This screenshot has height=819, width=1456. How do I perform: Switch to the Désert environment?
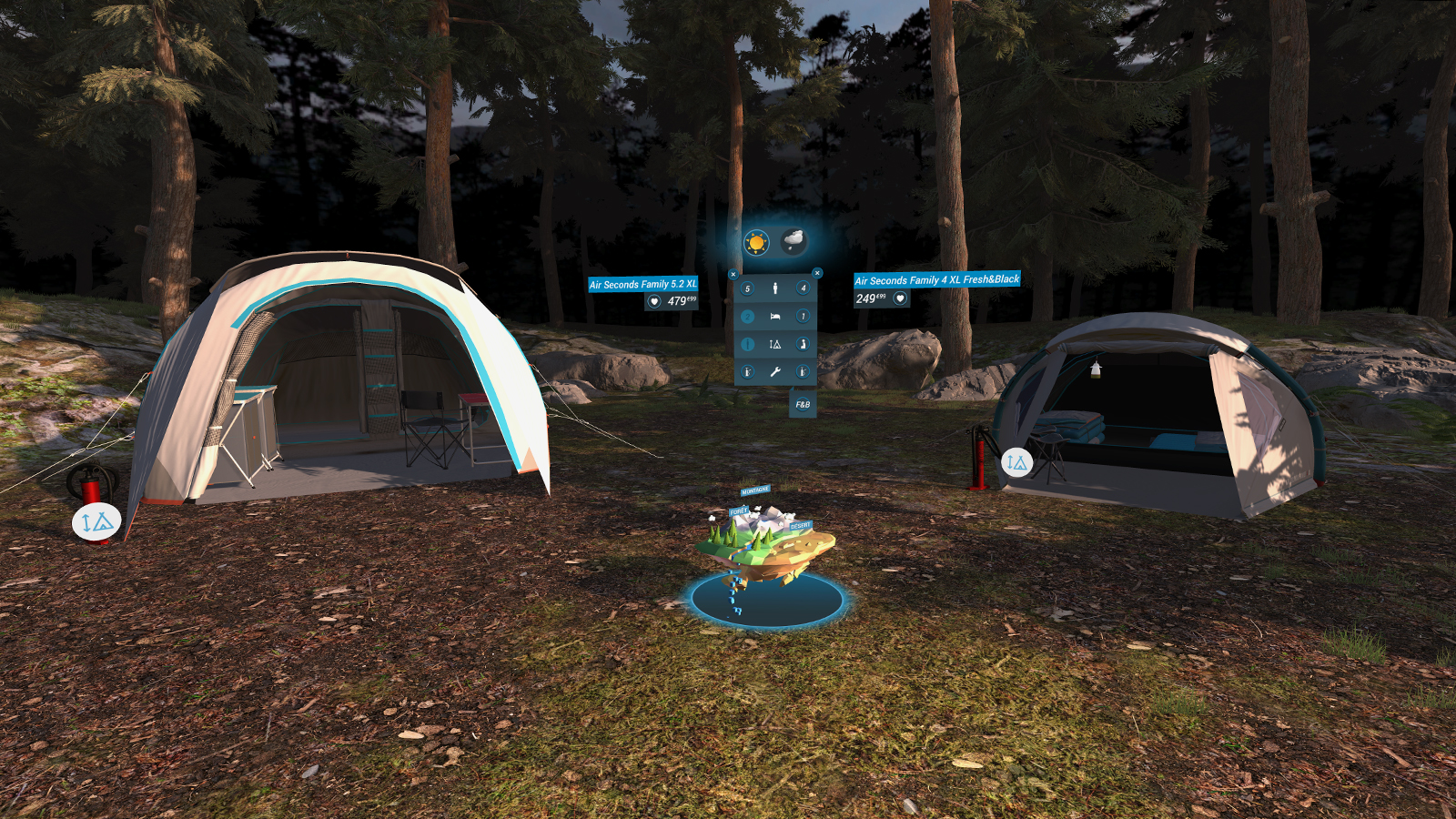(800, 526)
